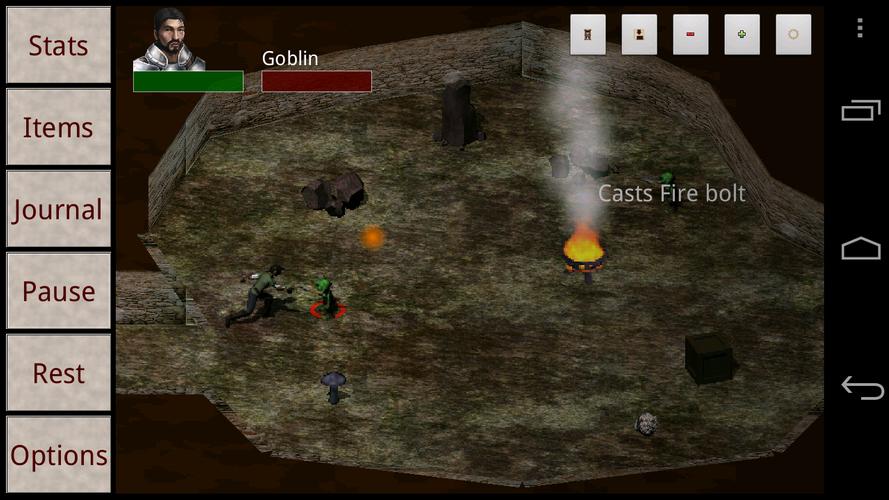The width and height of the screenshot is (889, 500).
Task: Choose Rest to recover
Action: (x=58, y=374)
